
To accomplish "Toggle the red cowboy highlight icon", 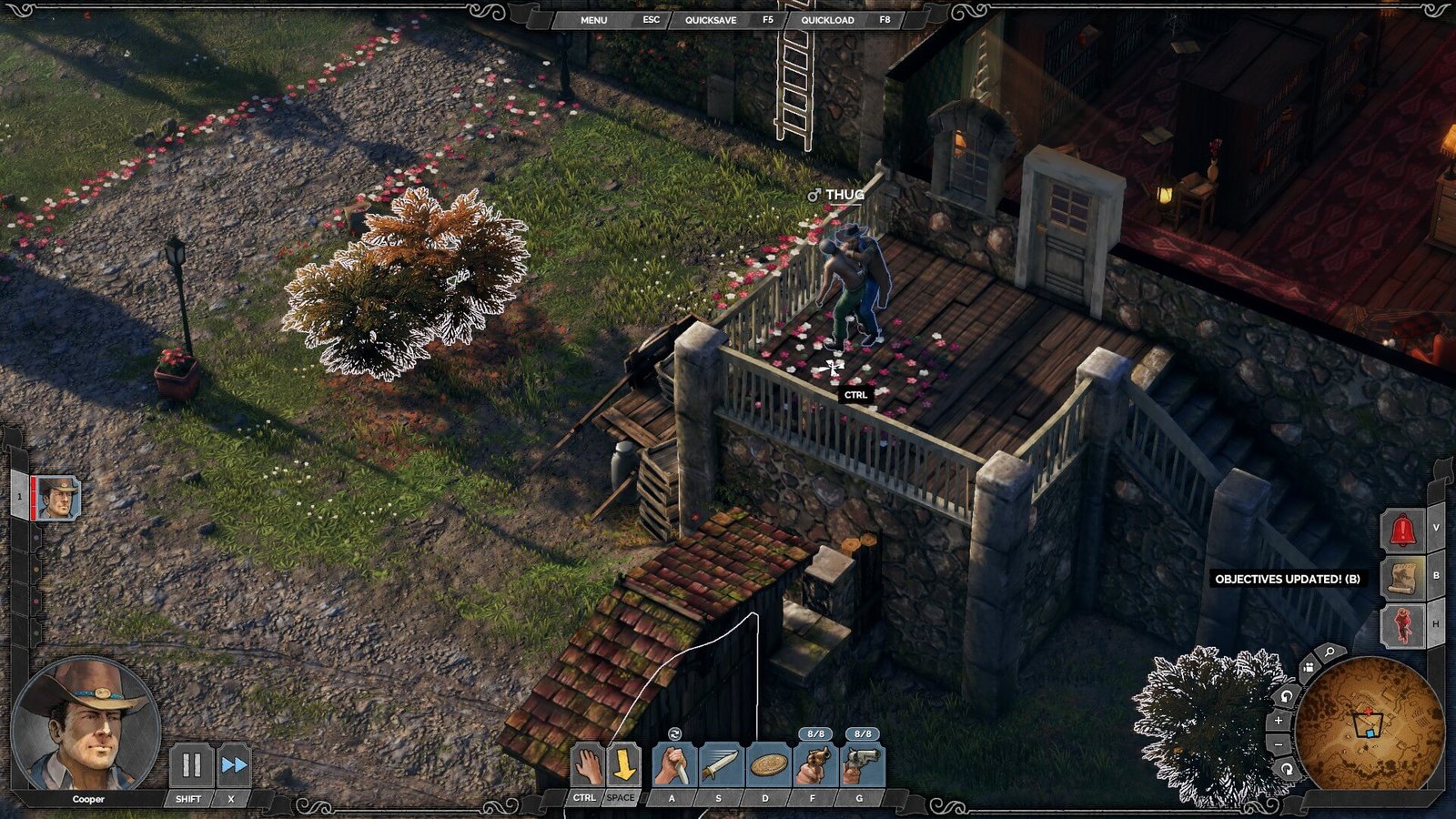I will 1402,625.
